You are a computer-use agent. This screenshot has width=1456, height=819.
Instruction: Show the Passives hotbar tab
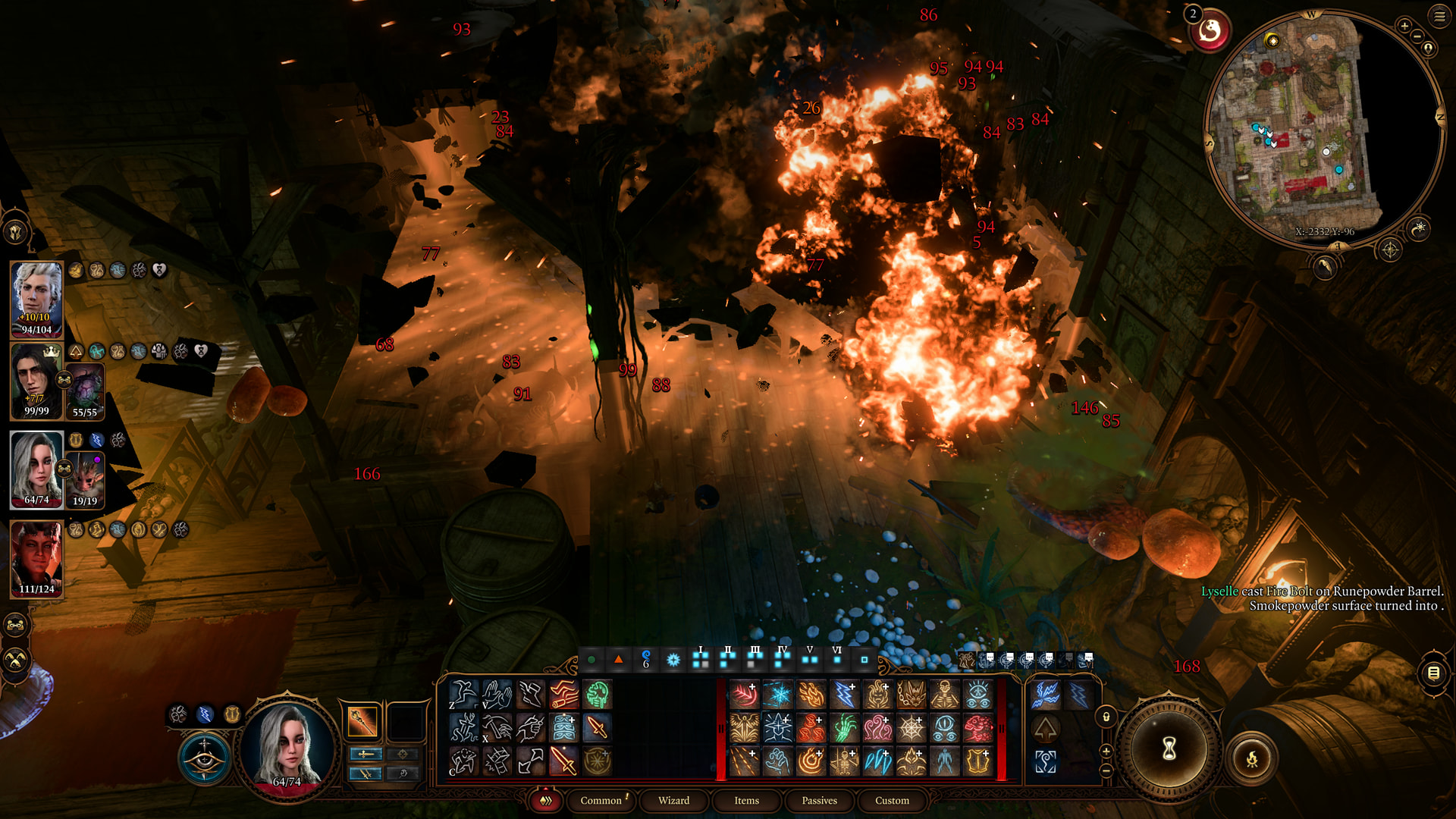pyautogui.click(x=819, y=800)
